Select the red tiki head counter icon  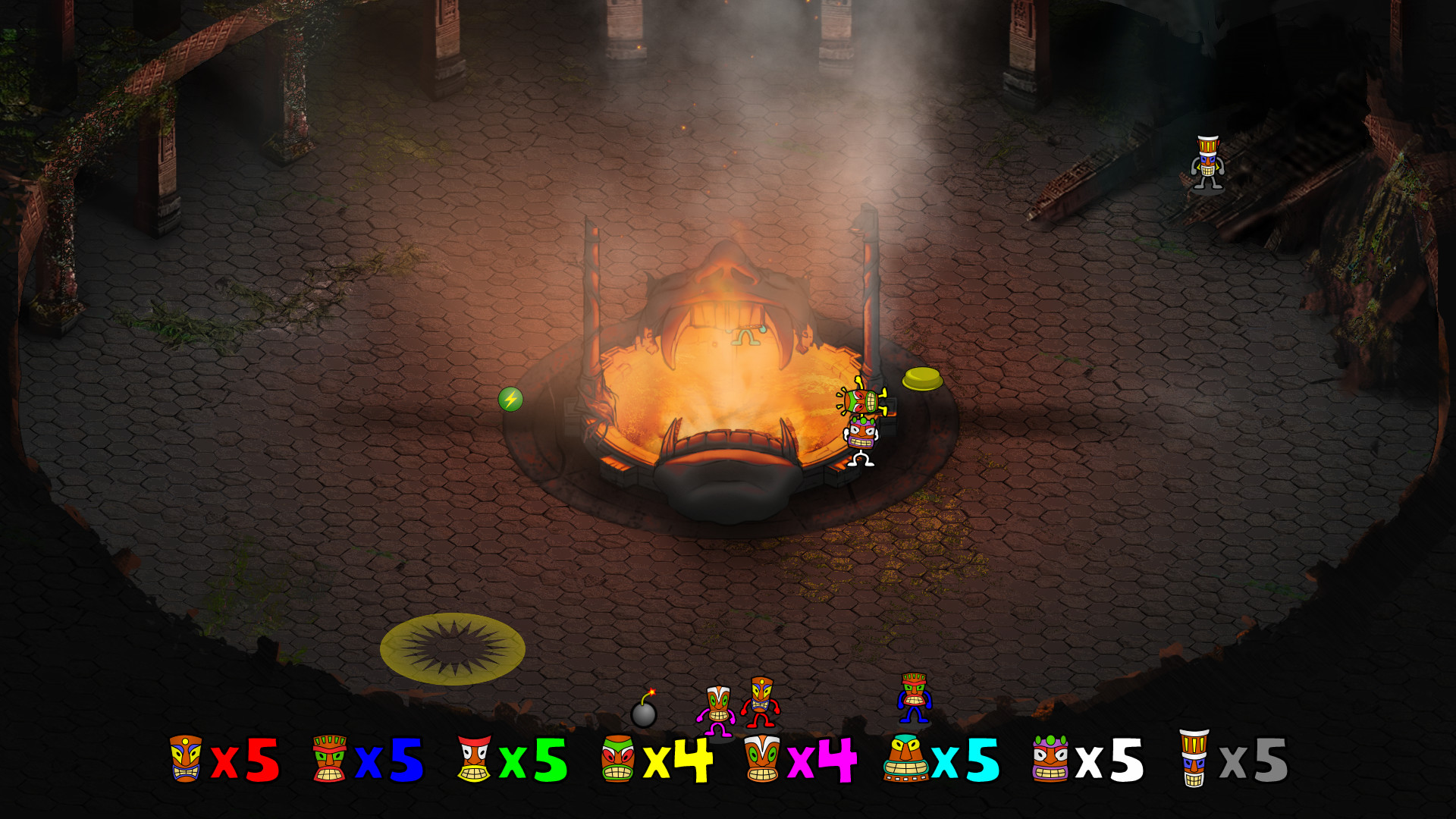[184, 758]
